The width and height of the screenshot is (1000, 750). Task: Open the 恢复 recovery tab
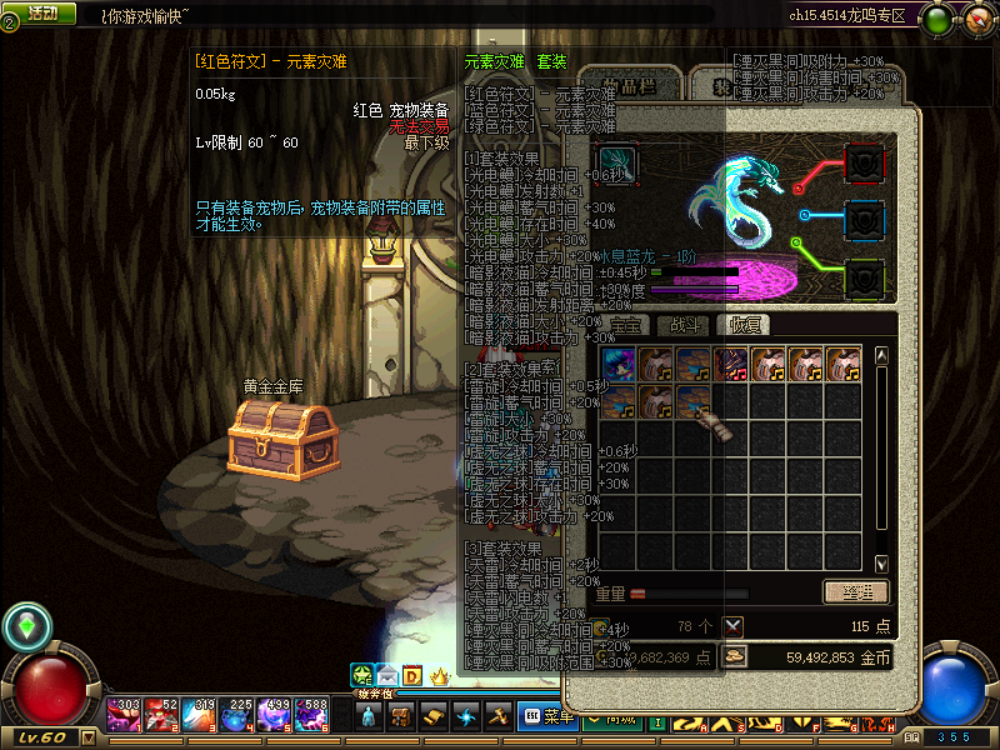(x=746, y=326)
